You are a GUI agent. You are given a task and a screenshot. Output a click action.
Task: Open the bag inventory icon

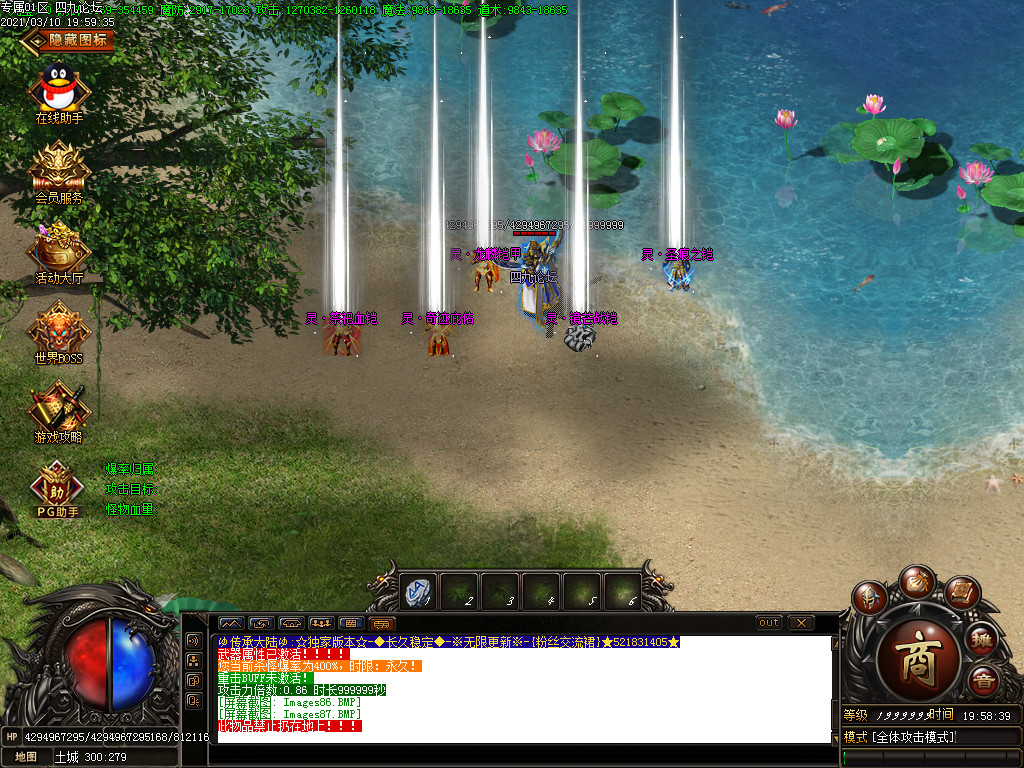(x=916, y=580)
